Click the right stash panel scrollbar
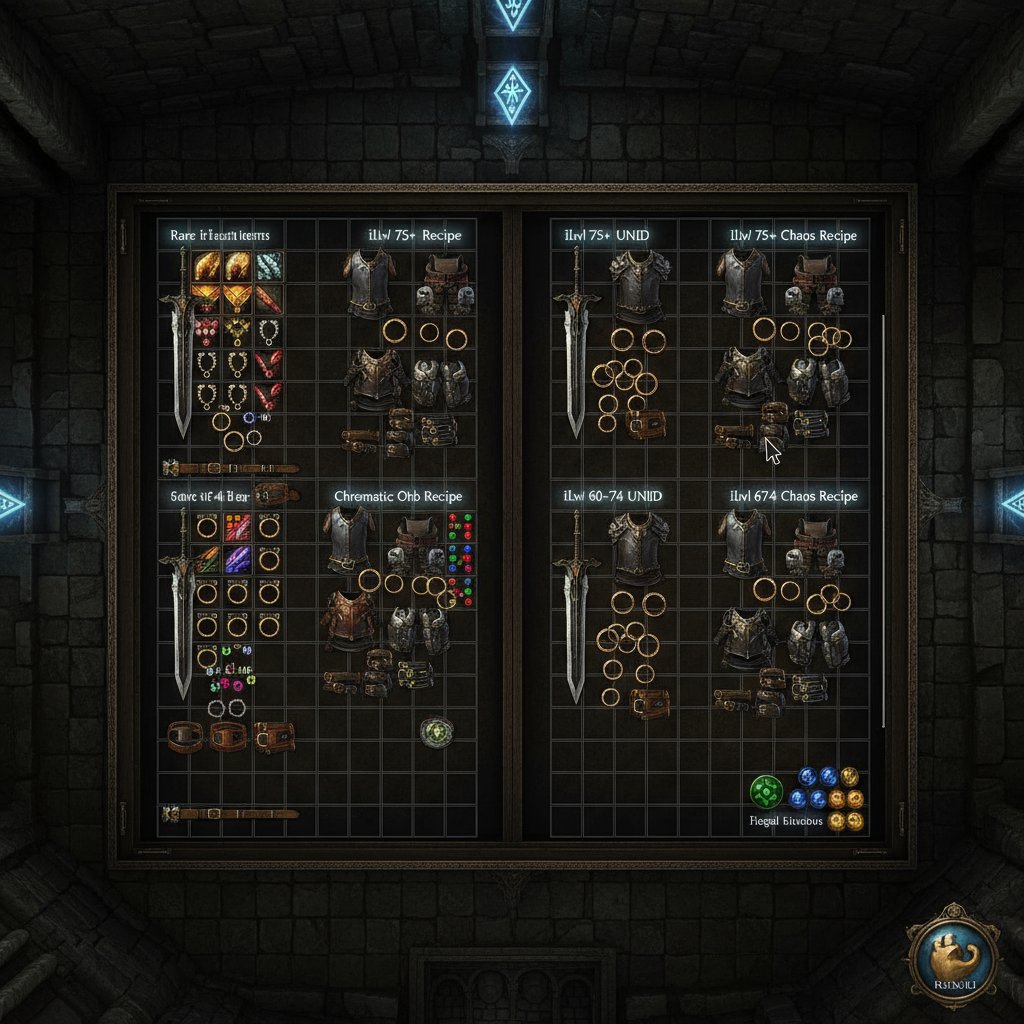The width and height of the screenshot is (1024, 1024). (884, 520)
